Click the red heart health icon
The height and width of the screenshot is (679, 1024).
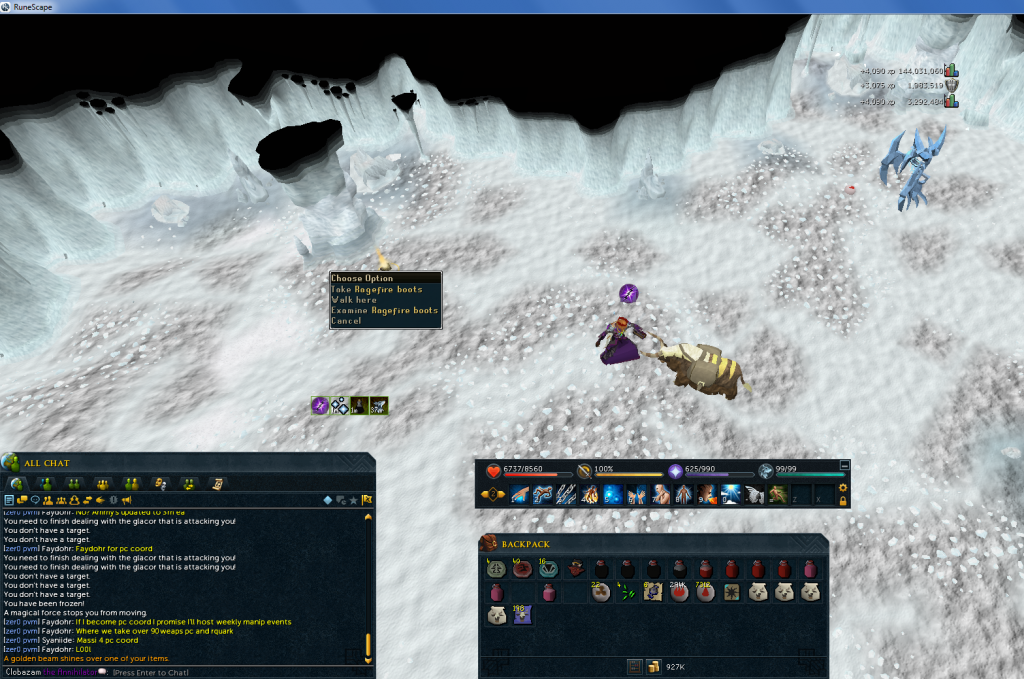click(493, 471)
